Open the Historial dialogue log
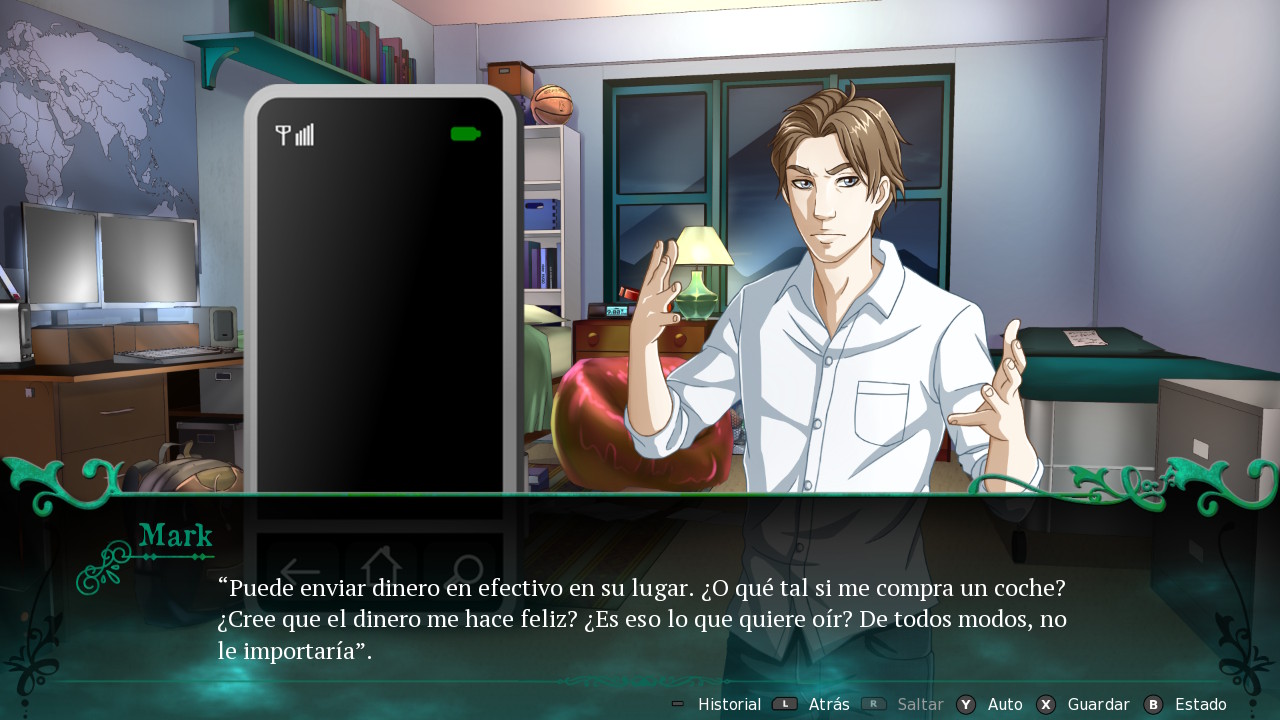The image size is (1280, 720). pos(728,705)
